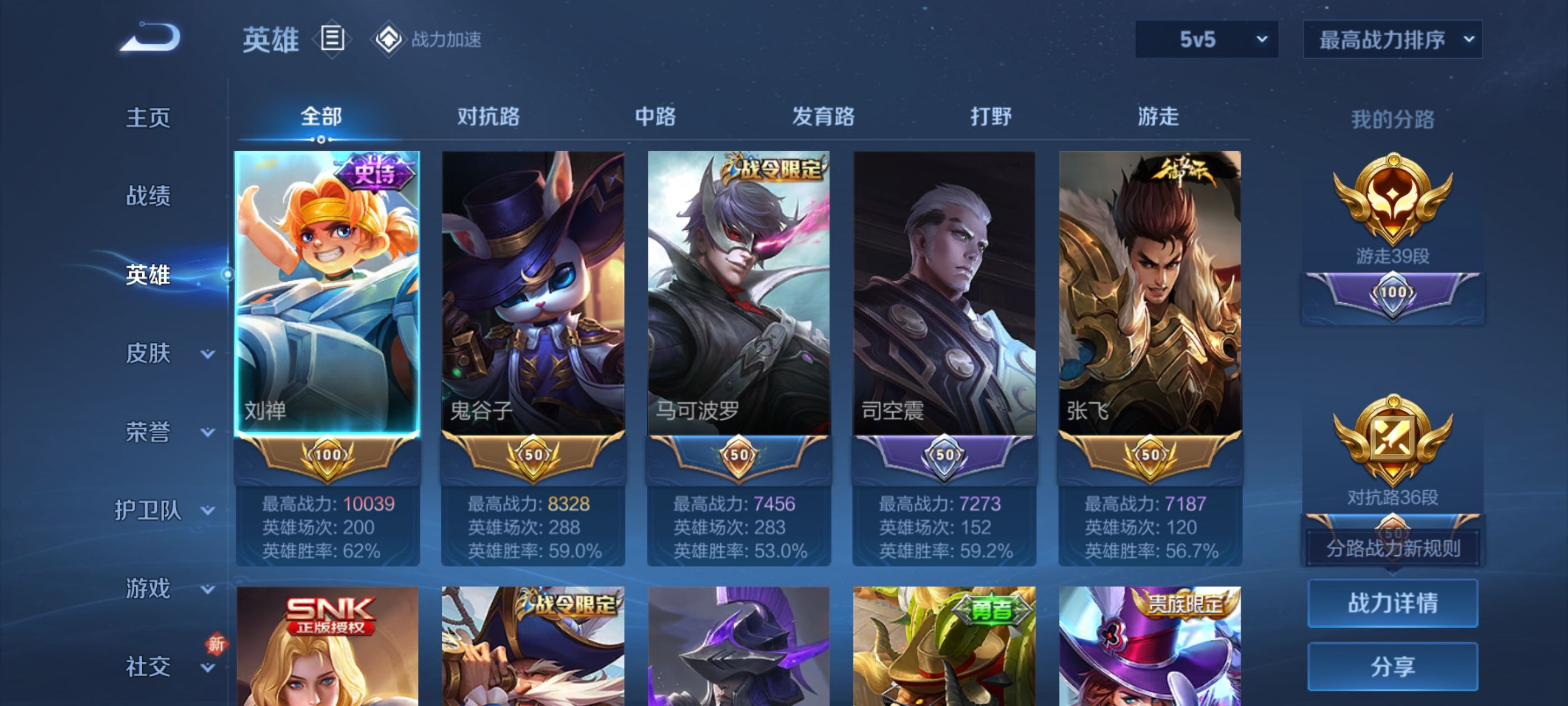Open 主页 in the side menu

click(x=148, y=118)
